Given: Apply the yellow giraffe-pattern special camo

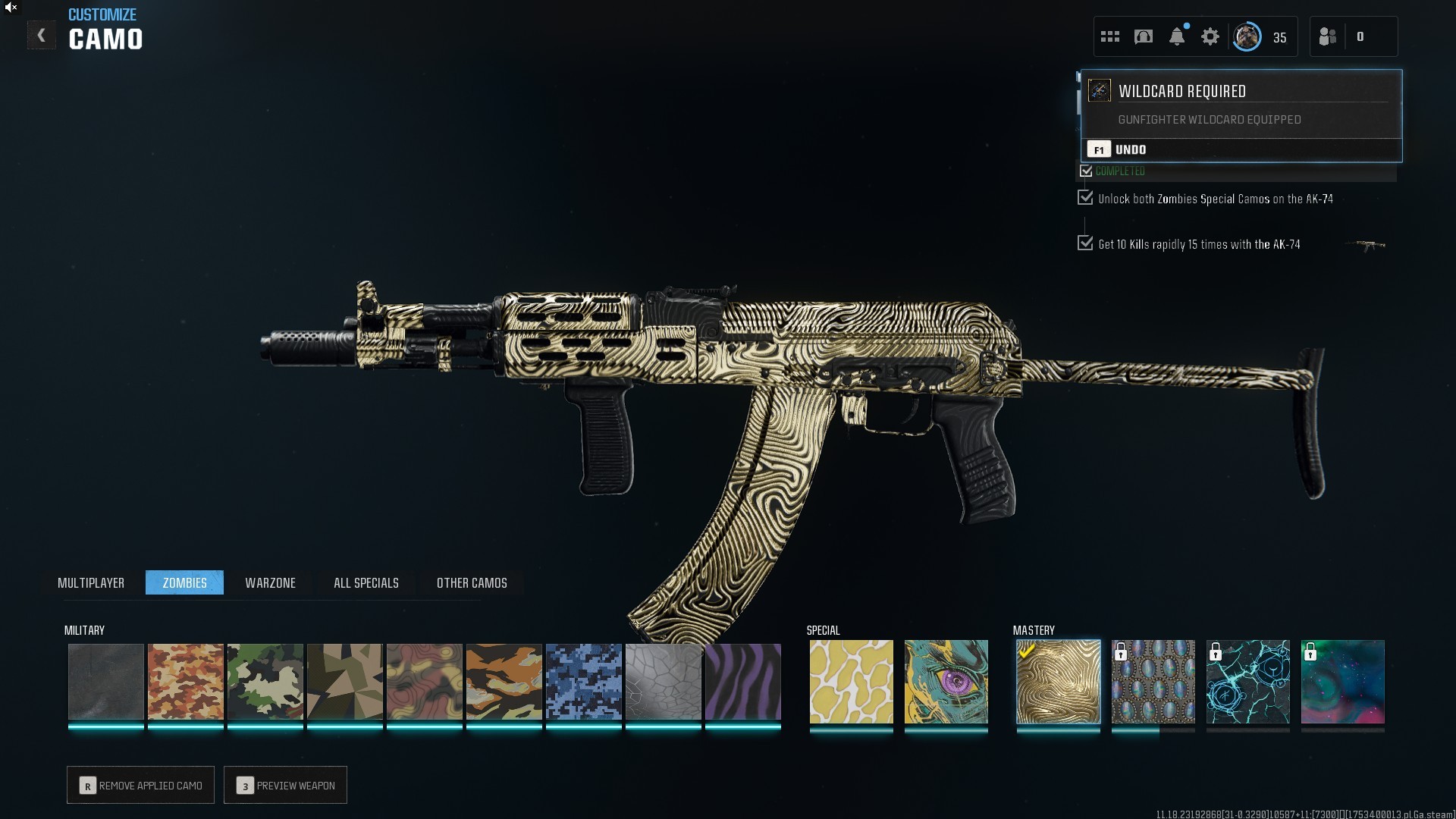Looking at the screenshot, I should coord(851,682).
